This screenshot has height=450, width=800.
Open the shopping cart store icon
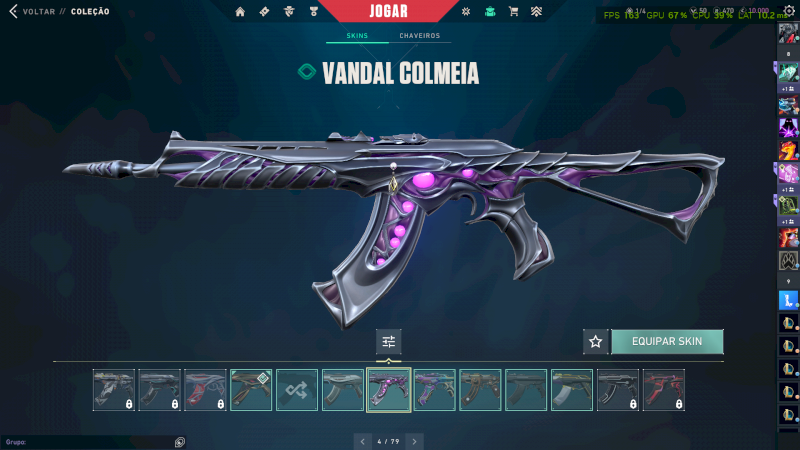click(514, 12)
